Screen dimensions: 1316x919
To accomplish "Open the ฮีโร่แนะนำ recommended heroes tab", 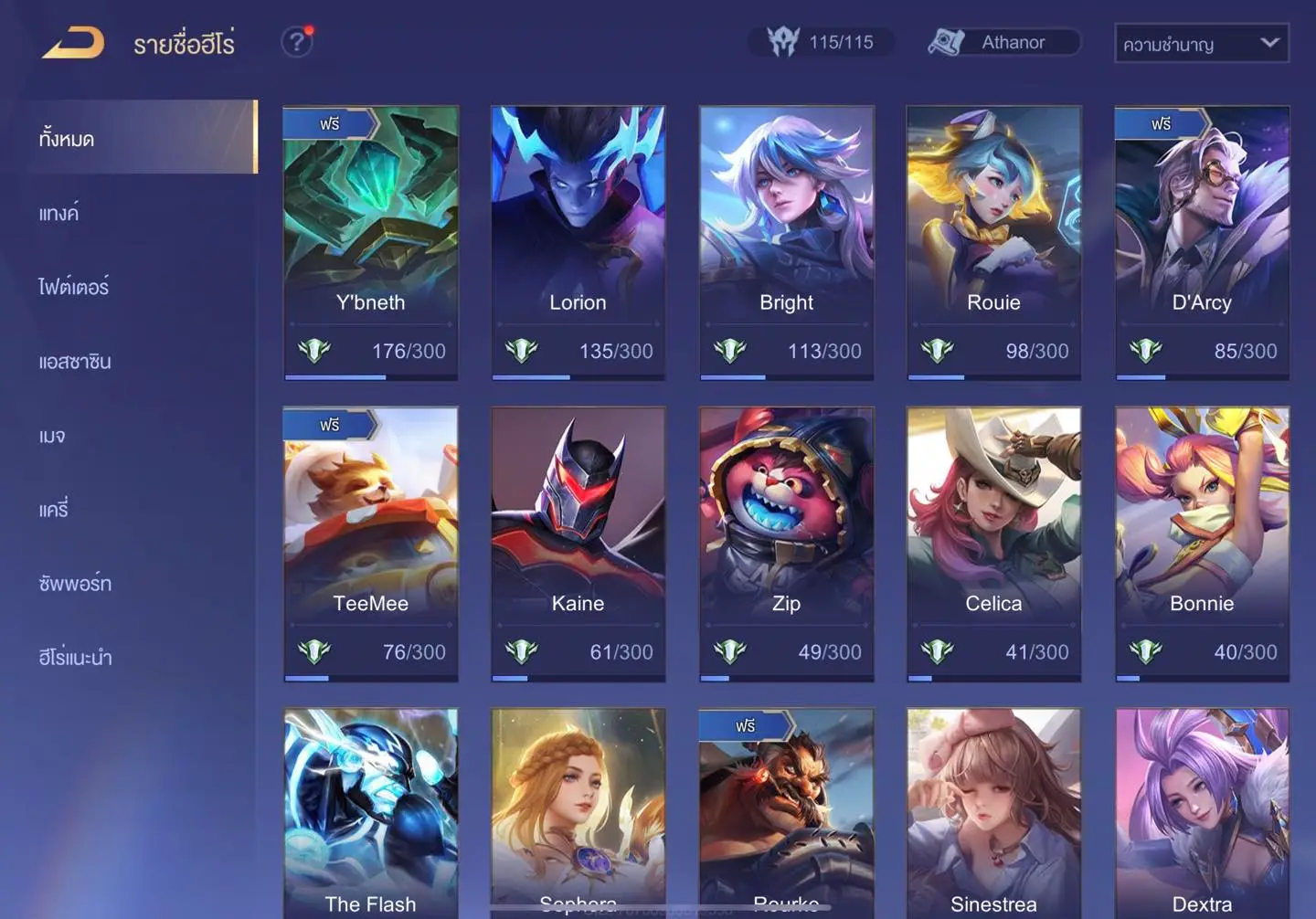I will 75,658.
